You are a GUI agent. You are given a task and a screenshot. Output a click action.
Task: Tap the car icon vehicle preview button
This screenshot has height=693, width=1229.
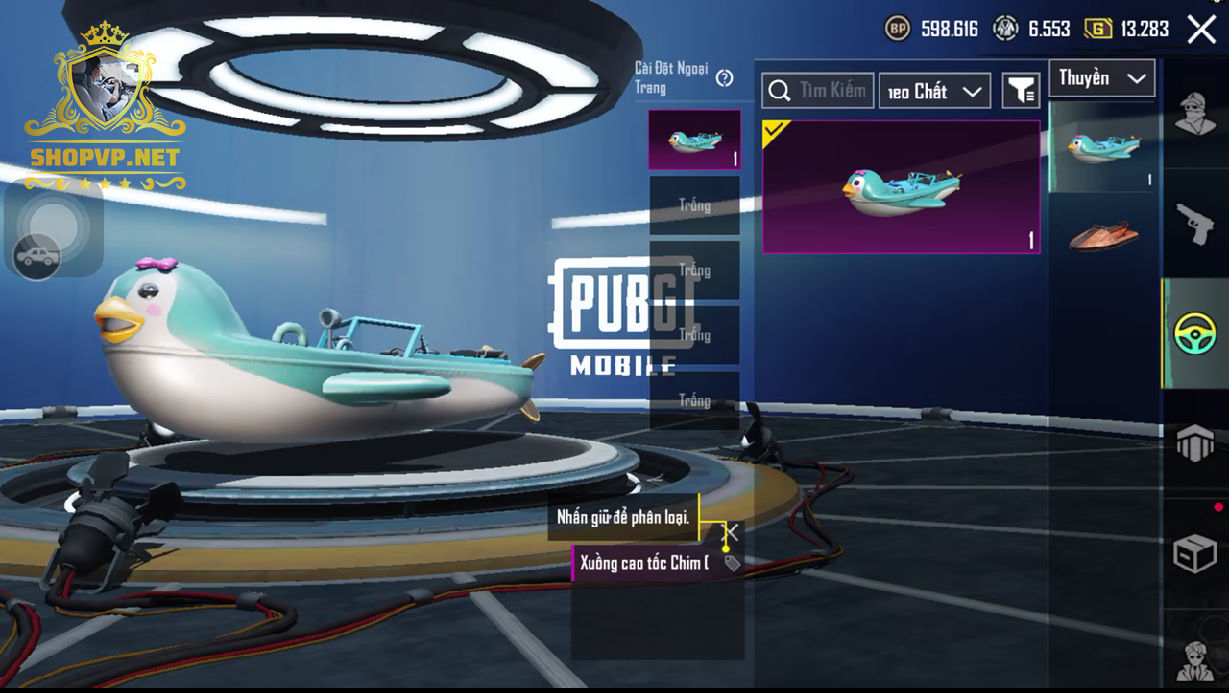tap(37, 257)
